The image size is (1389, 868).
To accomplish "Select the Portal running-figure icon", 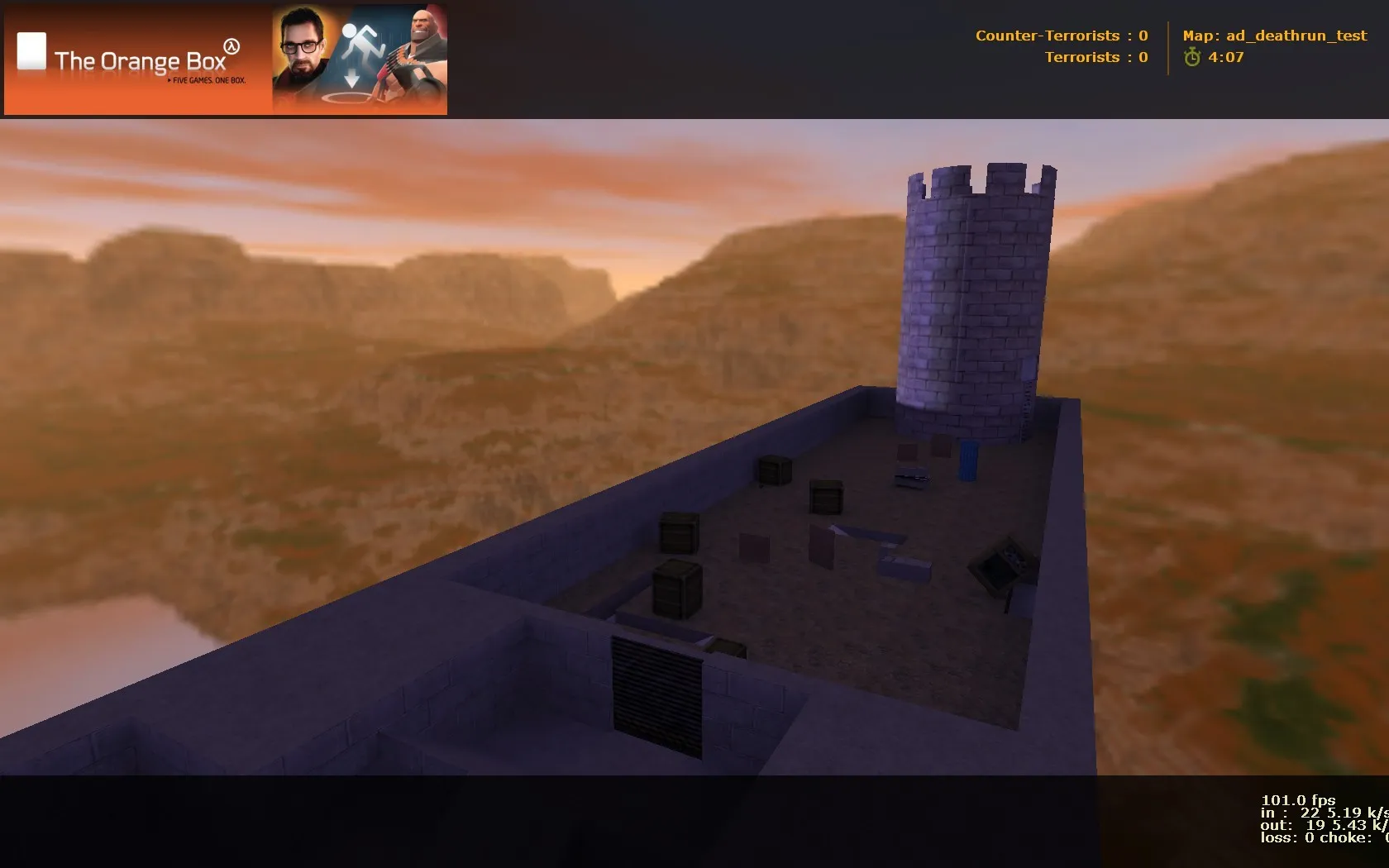I will click(362, 39).
